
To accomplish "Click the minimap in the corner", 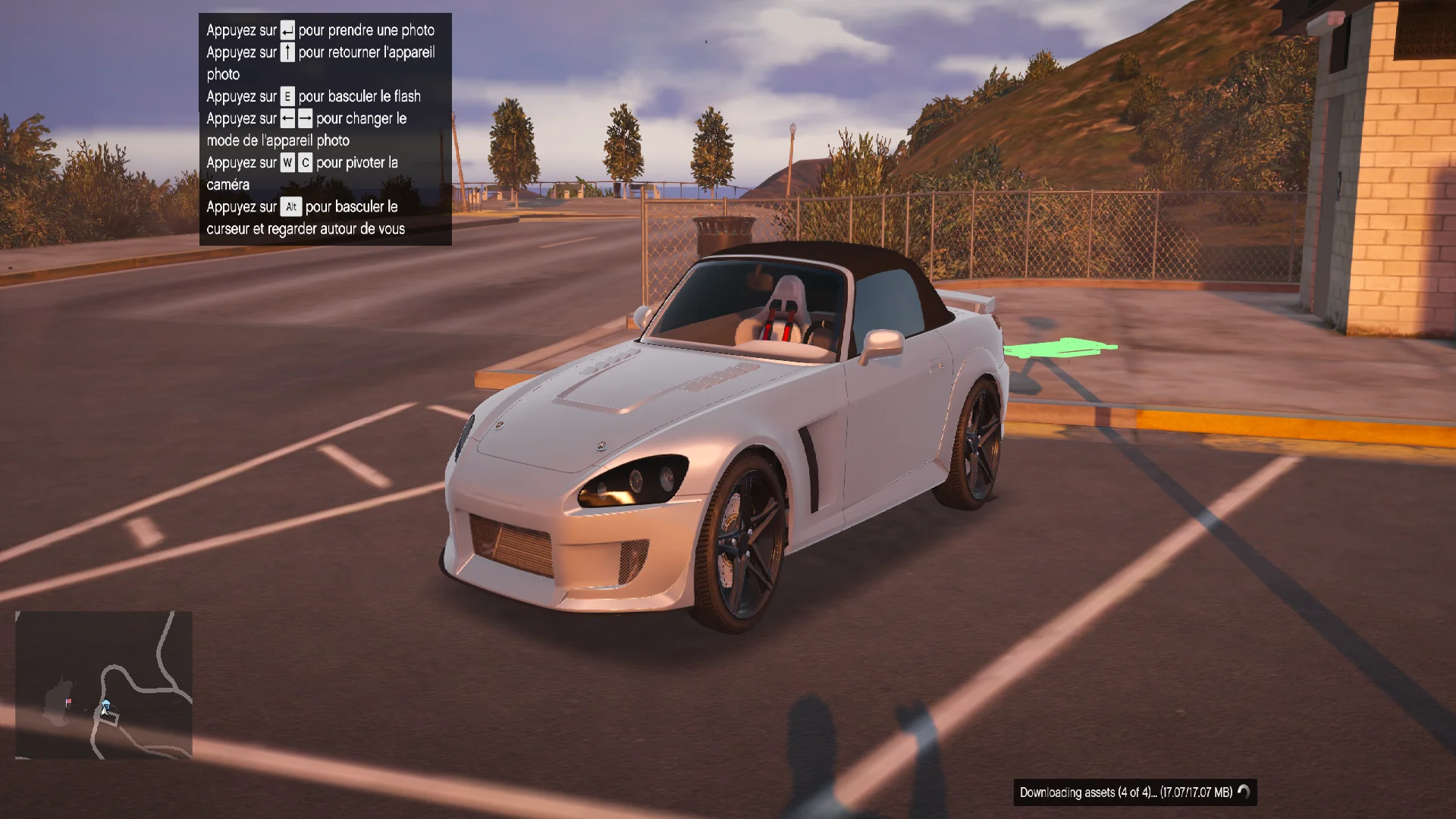I will 104,685.
